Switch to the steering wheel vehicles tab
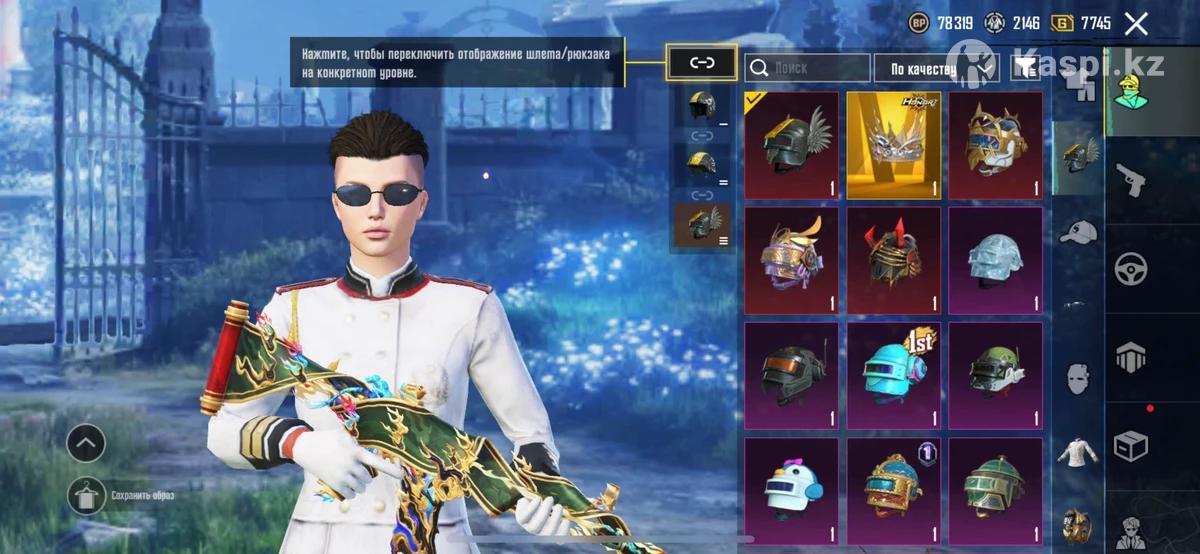The width and height of the screenshot is (1200, 554). (1131, 269)
